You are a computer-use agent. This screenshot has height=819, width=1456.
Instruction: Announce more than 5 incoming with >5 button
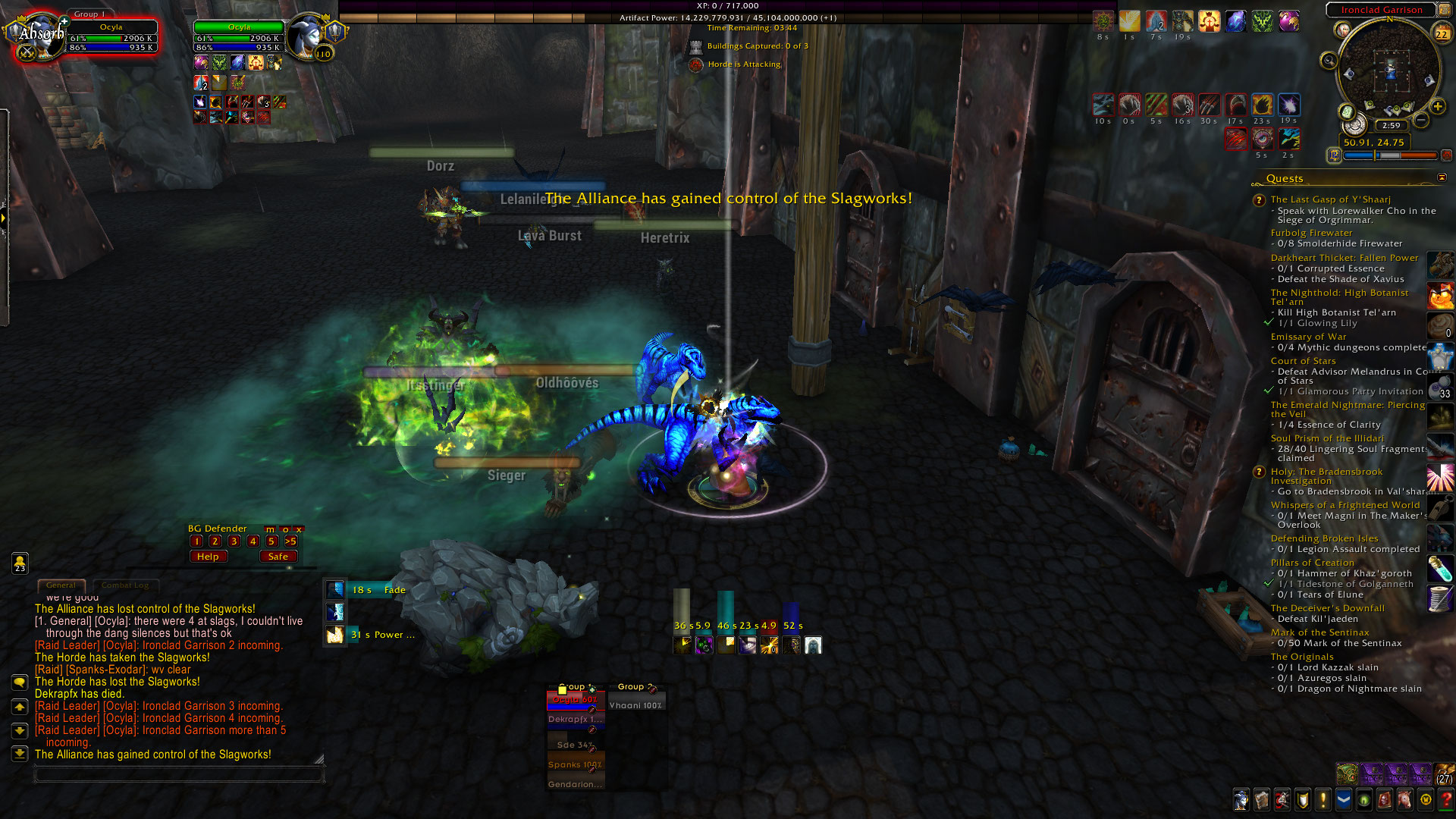coord(290,541)
